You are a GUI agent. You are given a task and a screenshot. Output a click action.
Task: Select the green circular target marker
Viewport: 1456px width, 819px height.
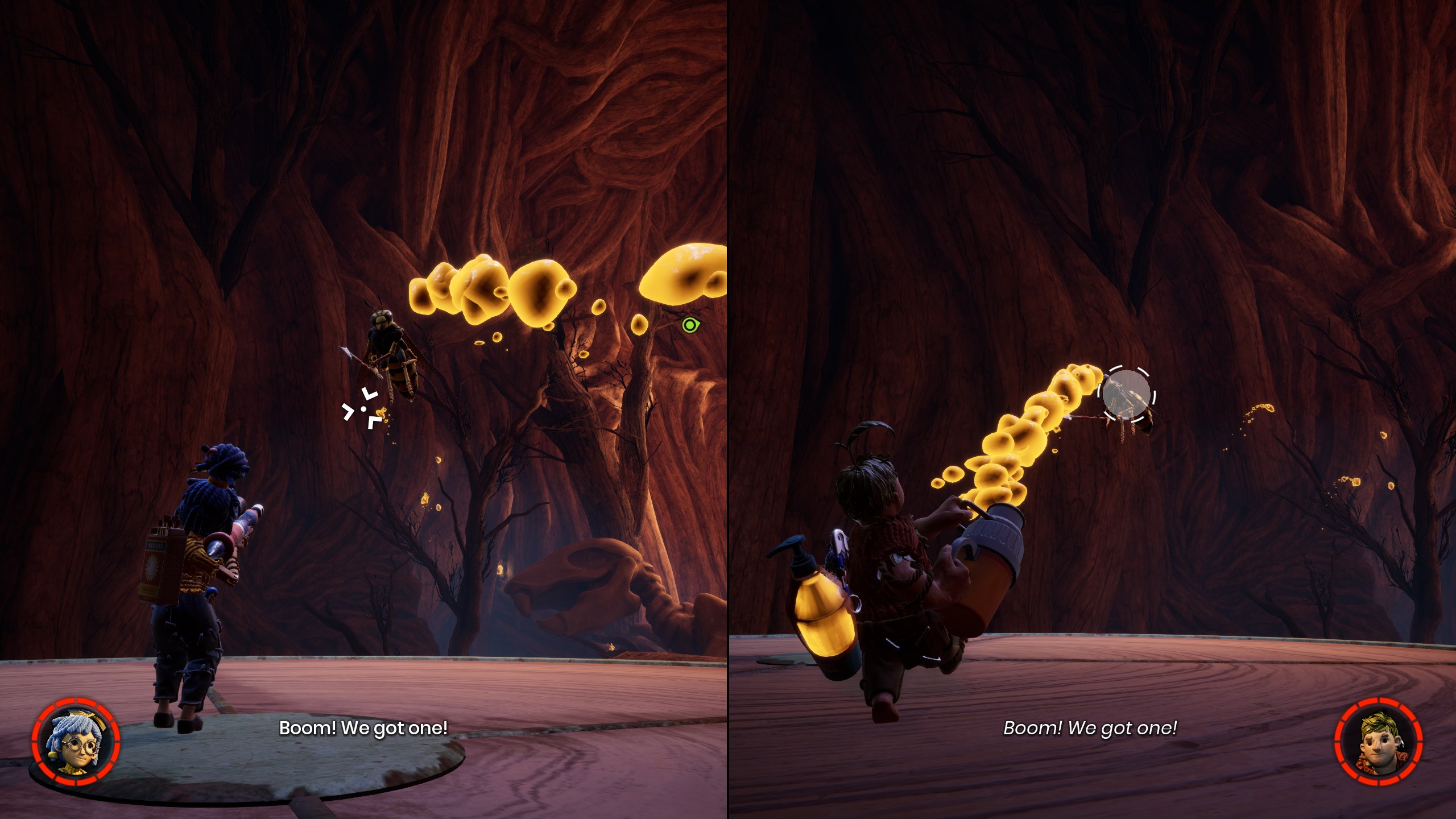(x=690, y=325)
